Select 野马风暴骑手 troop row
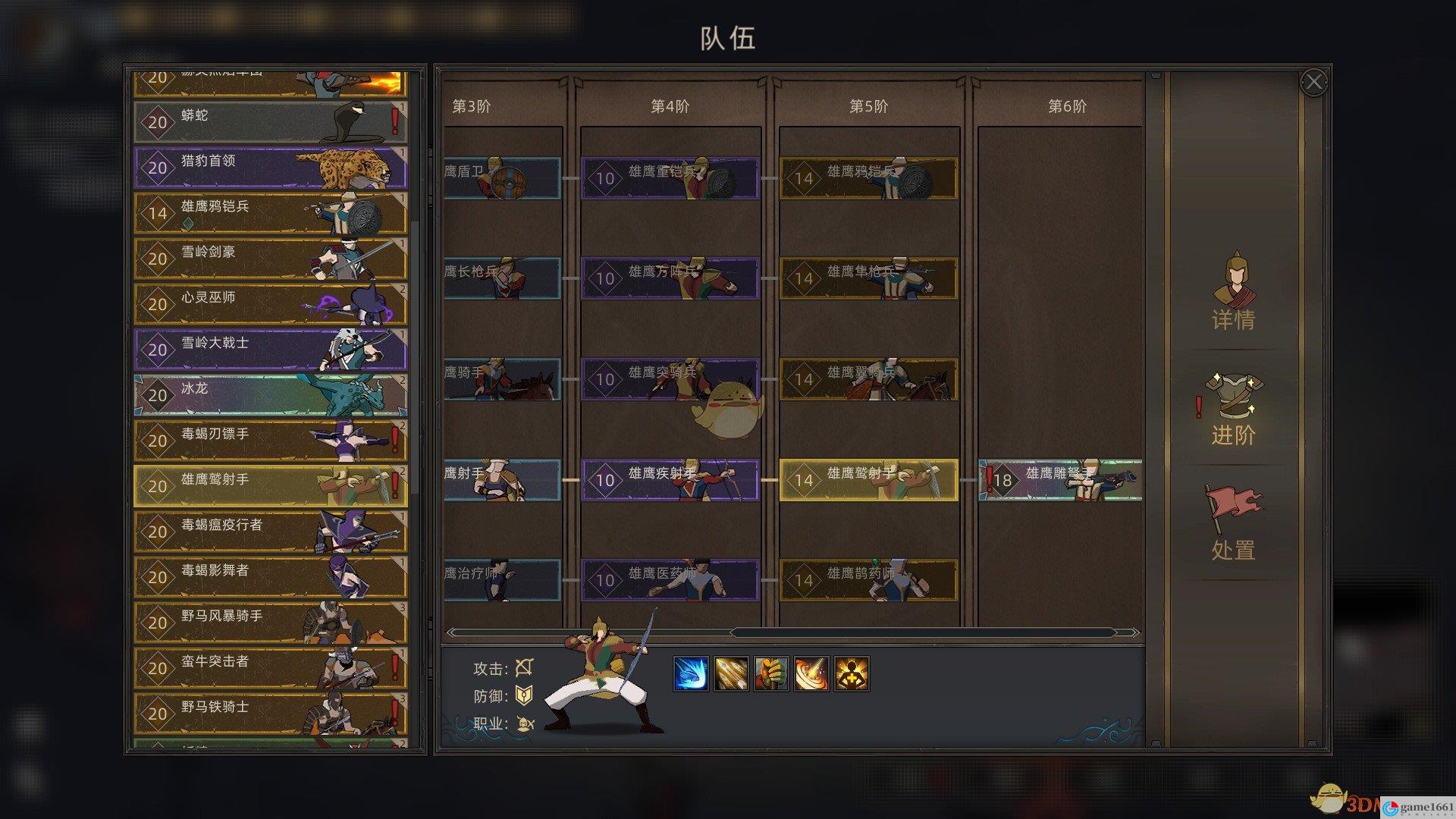The image size is (1456, 819). [x=270, y=623]
